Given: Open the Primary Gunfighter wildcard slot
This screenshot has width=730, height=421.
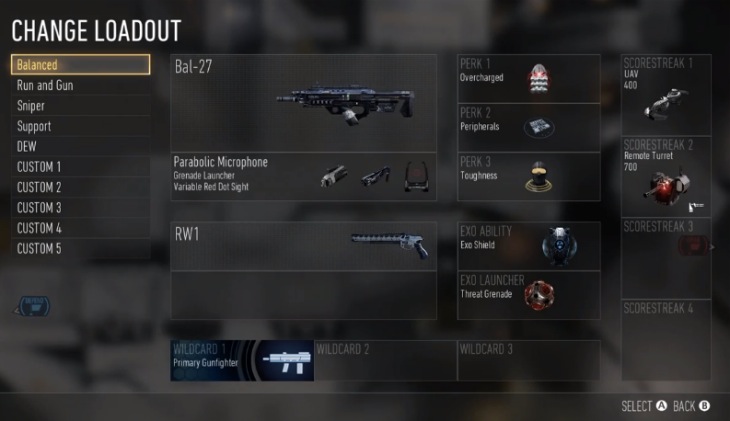Looking at the screenshot, I should pyautogui.click(x=242, y=360).
